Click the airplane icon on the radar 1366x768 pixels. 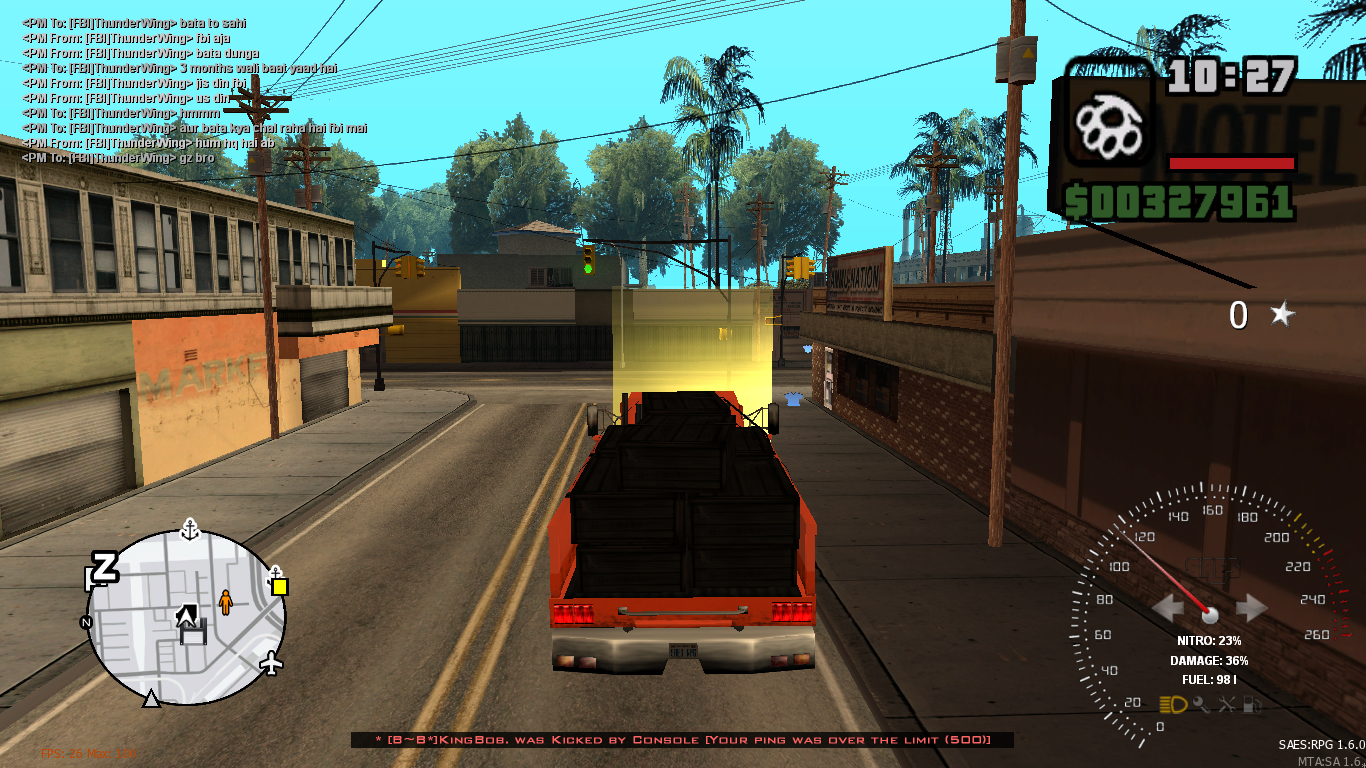pos(271,664)
